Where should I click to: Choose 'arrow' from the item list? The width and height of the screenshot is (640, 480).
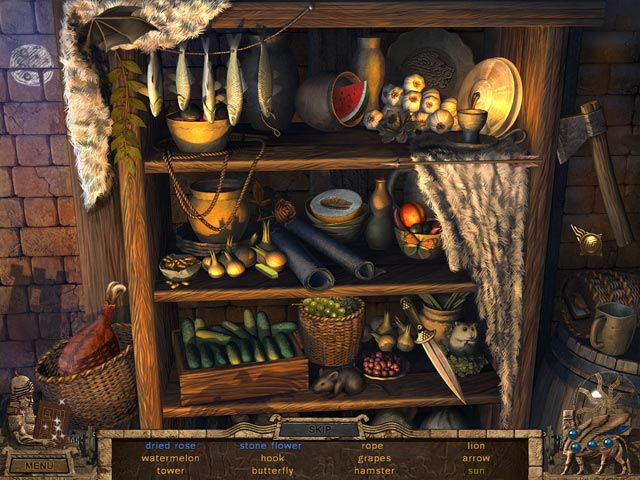click(477, 458)
